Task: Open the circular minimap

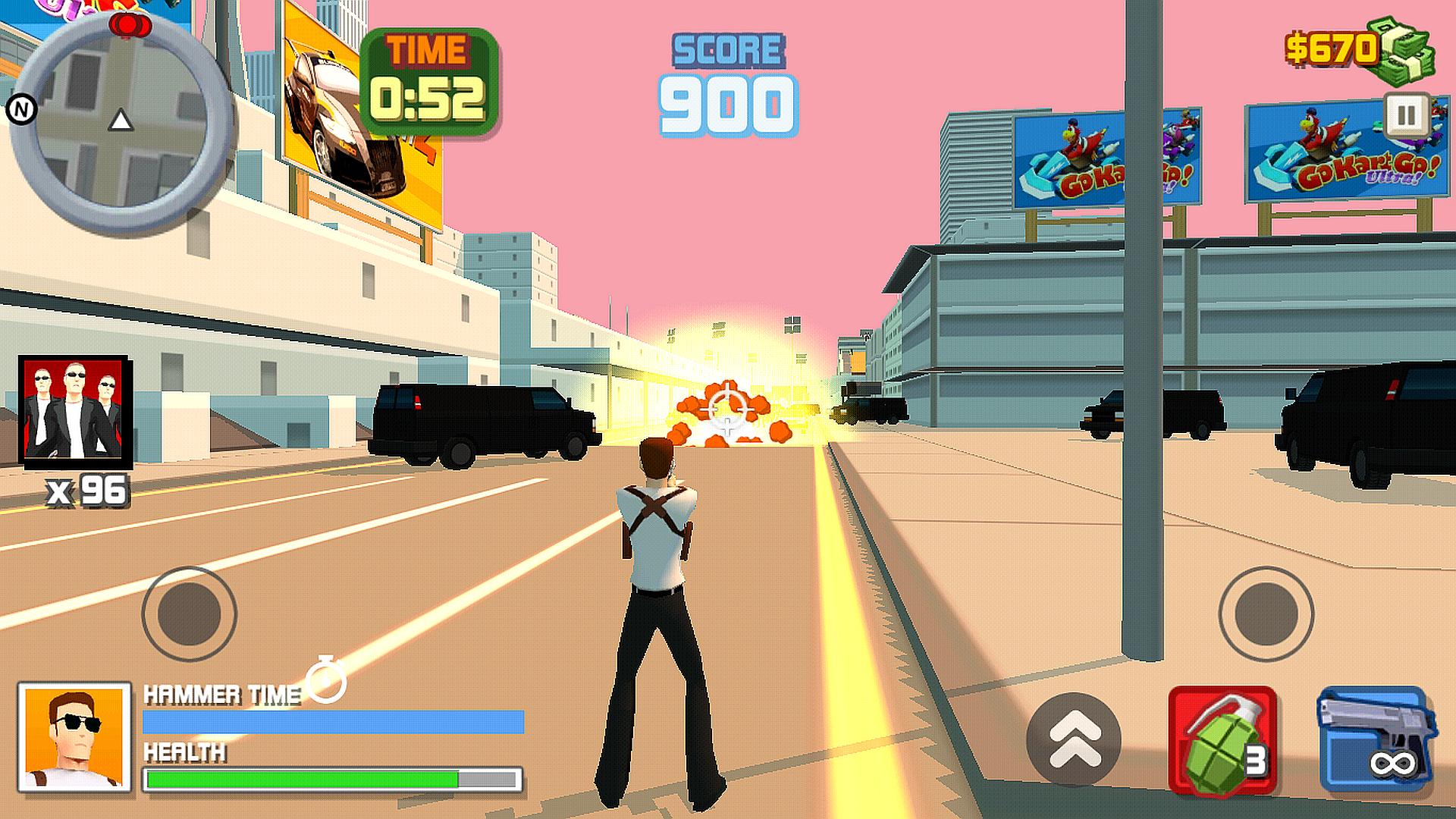Action: click(121, 121)
